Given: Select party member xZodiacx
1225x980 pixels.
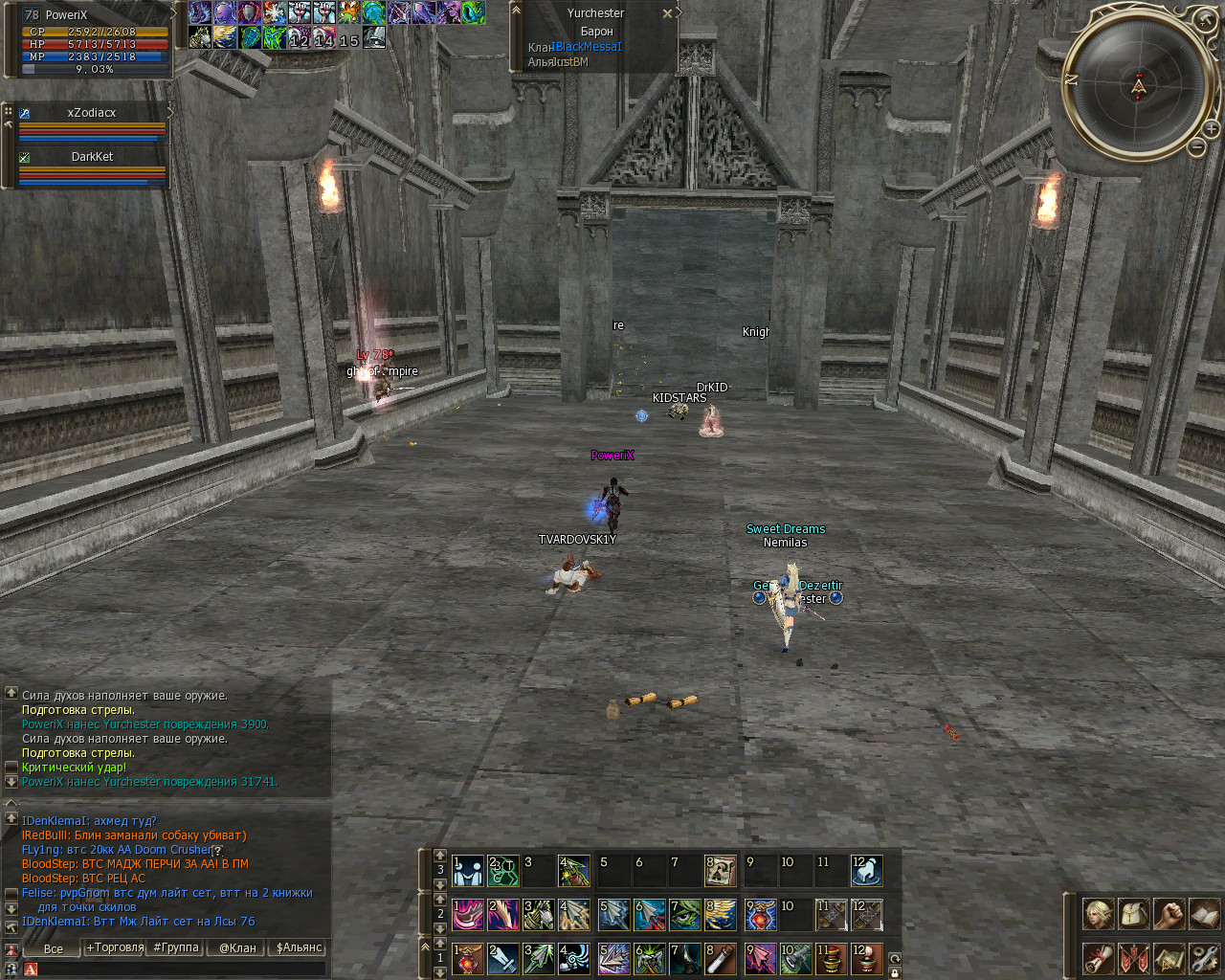Looking at the screenshot, I should [92, 113].
